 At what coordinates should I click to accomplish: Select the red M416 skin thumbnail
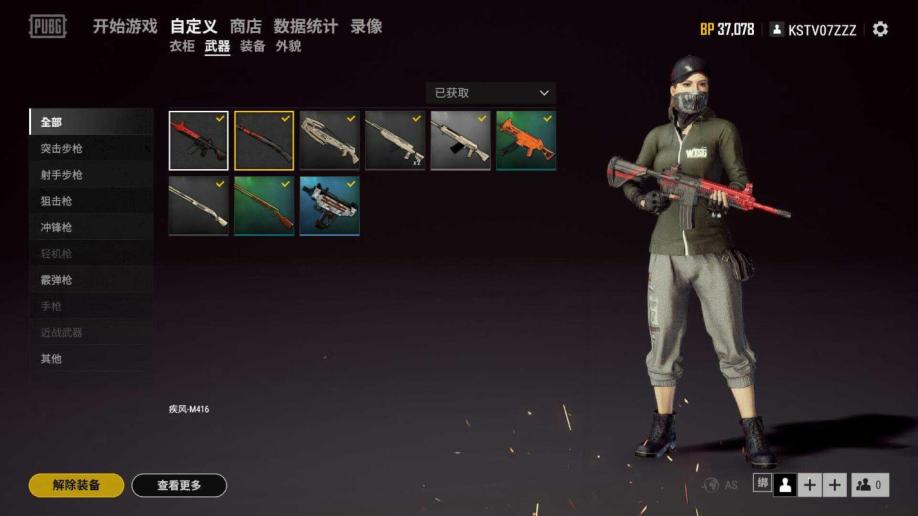pos(198,140)
